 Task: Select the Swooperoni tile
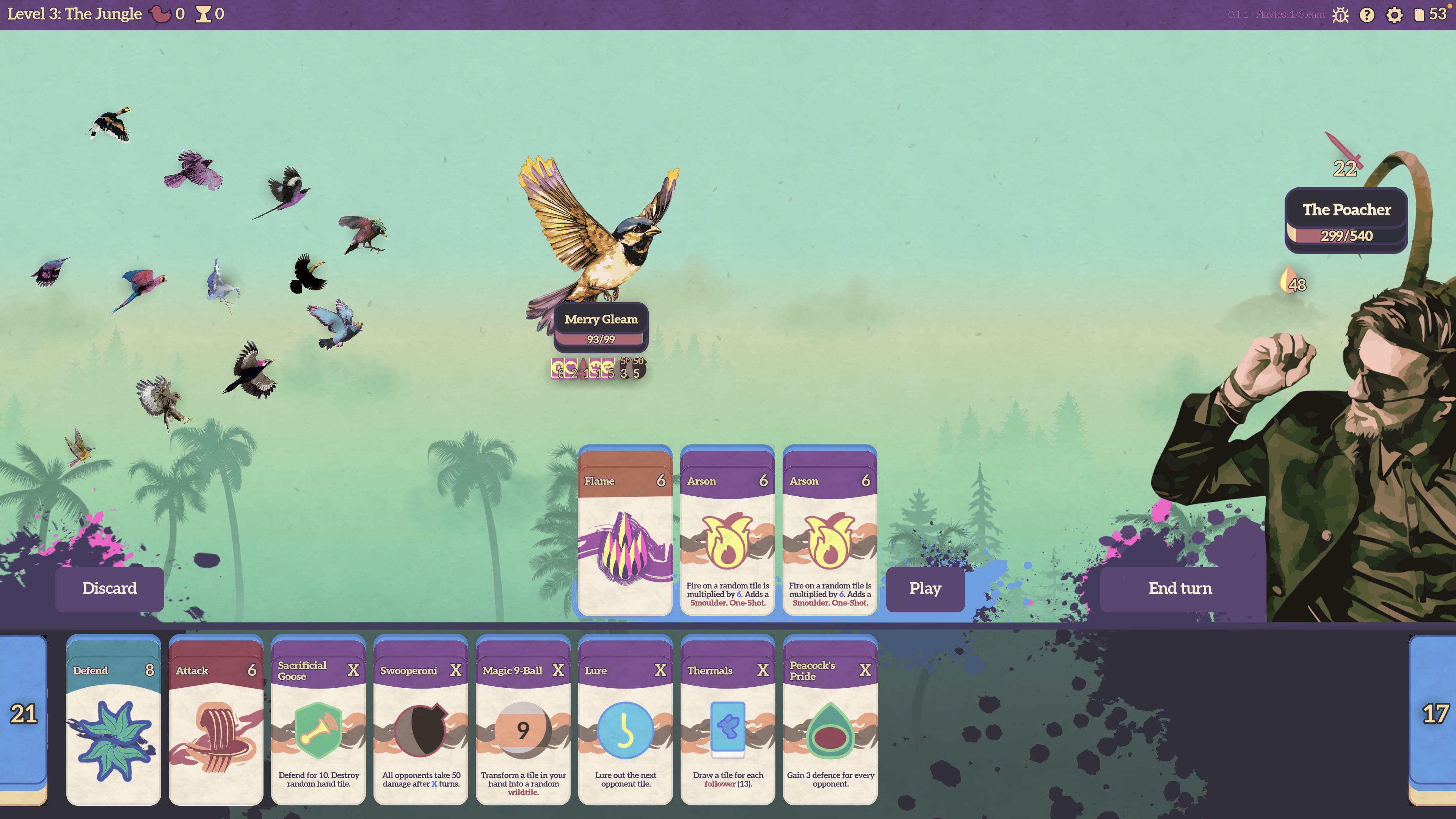420,721
